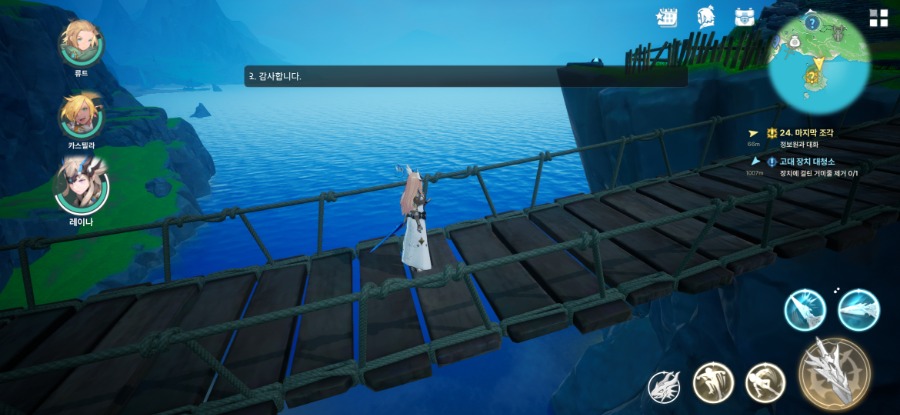Open the calendar events icon

tap(667, 18)
